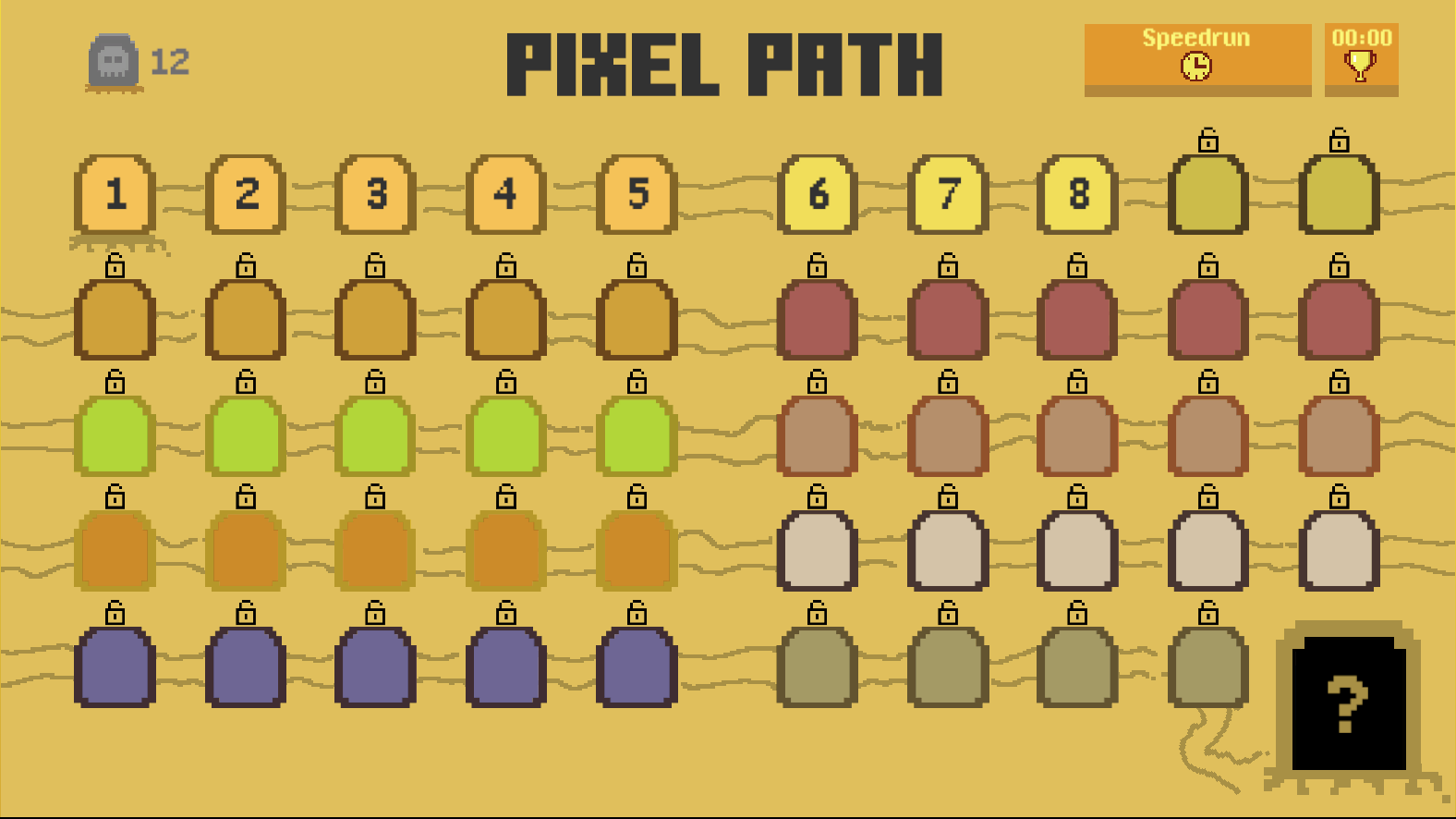Select the first beige level in the fourth row
The image size is (1456, 819).
(818, 550)
